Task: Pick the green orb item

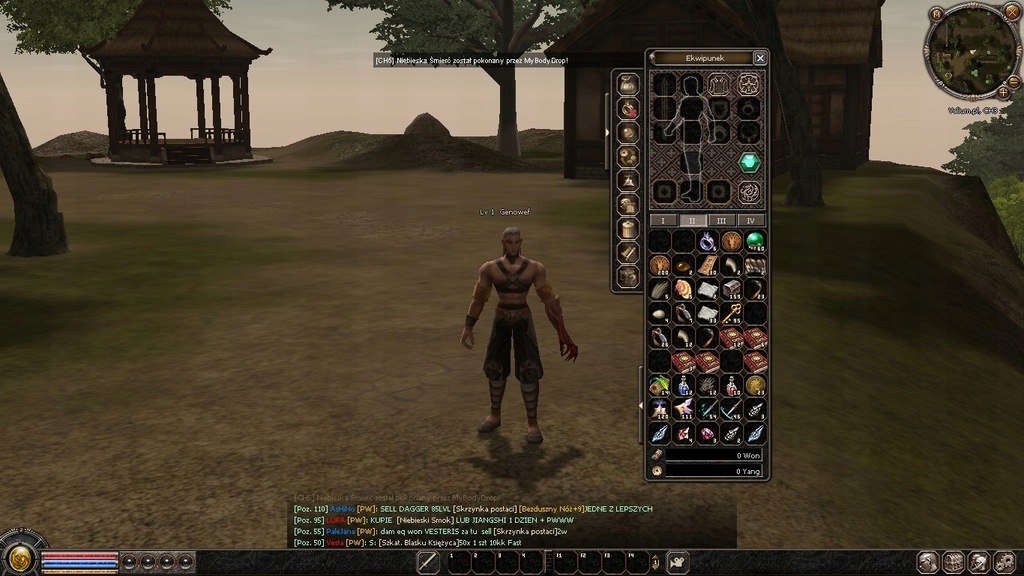Action: [756, 241]
